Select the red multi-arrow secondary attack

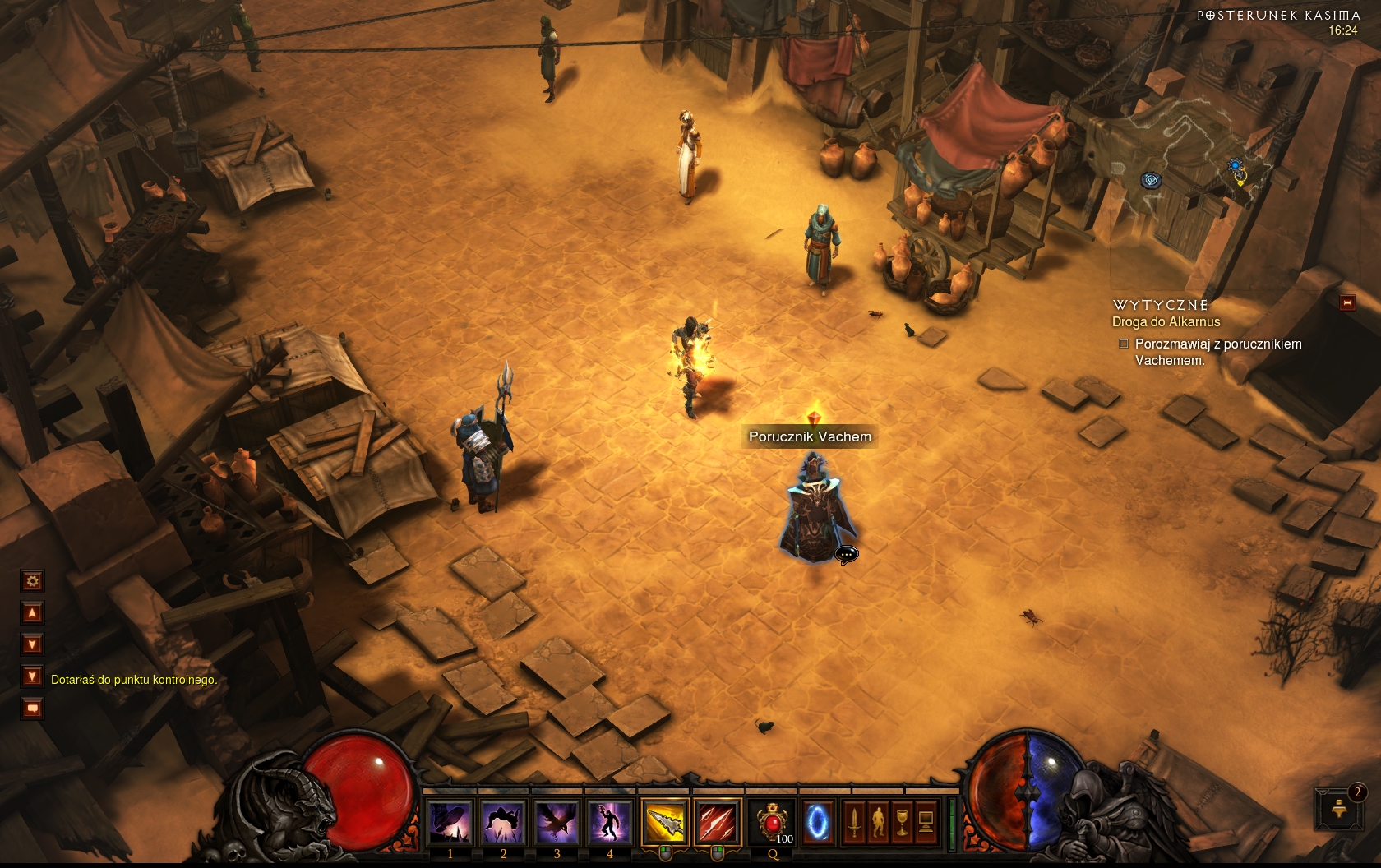coord(717,821)
